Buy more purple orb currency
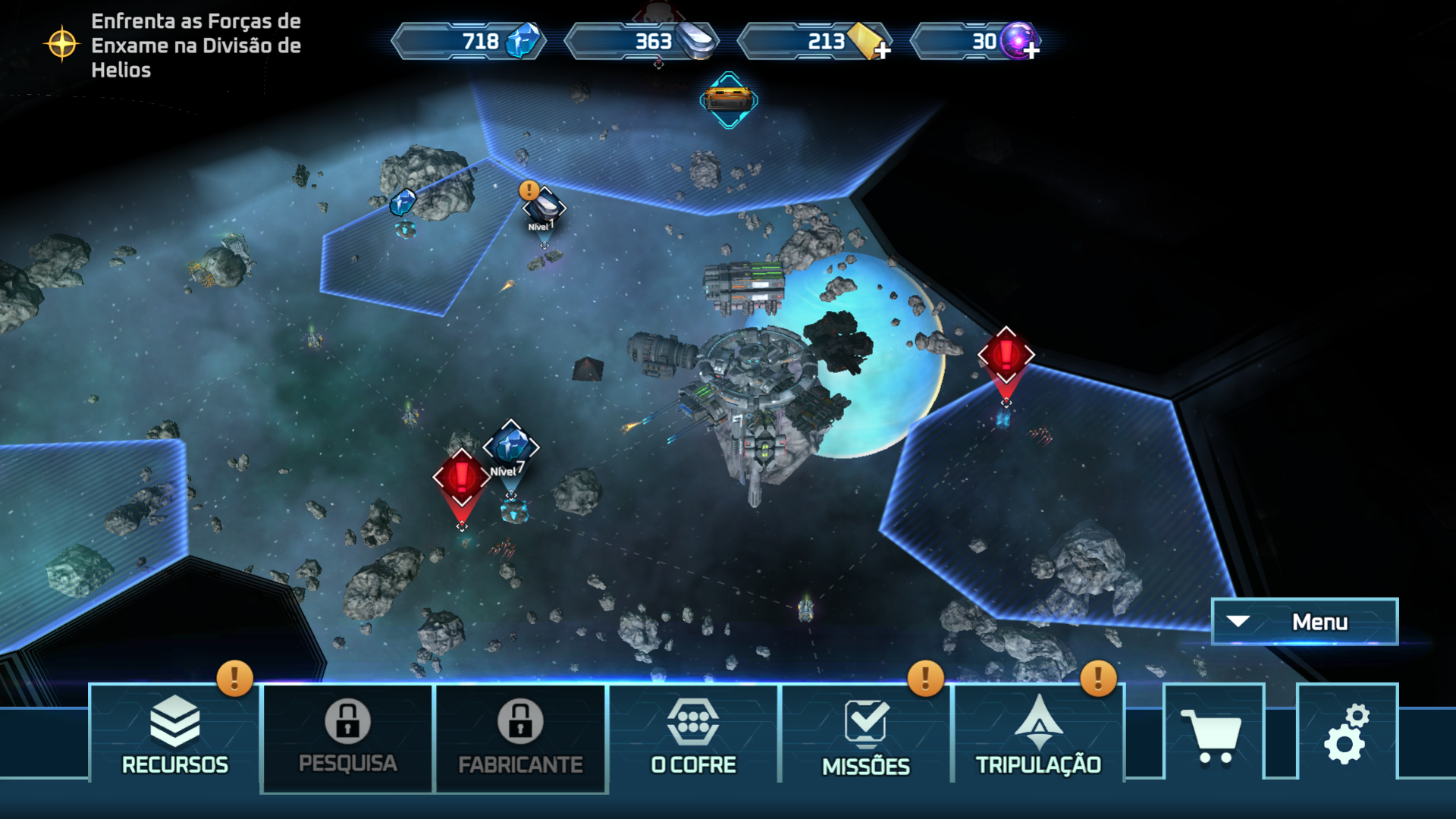This screenshot has height=819, width=1456. click(1031, 50)
